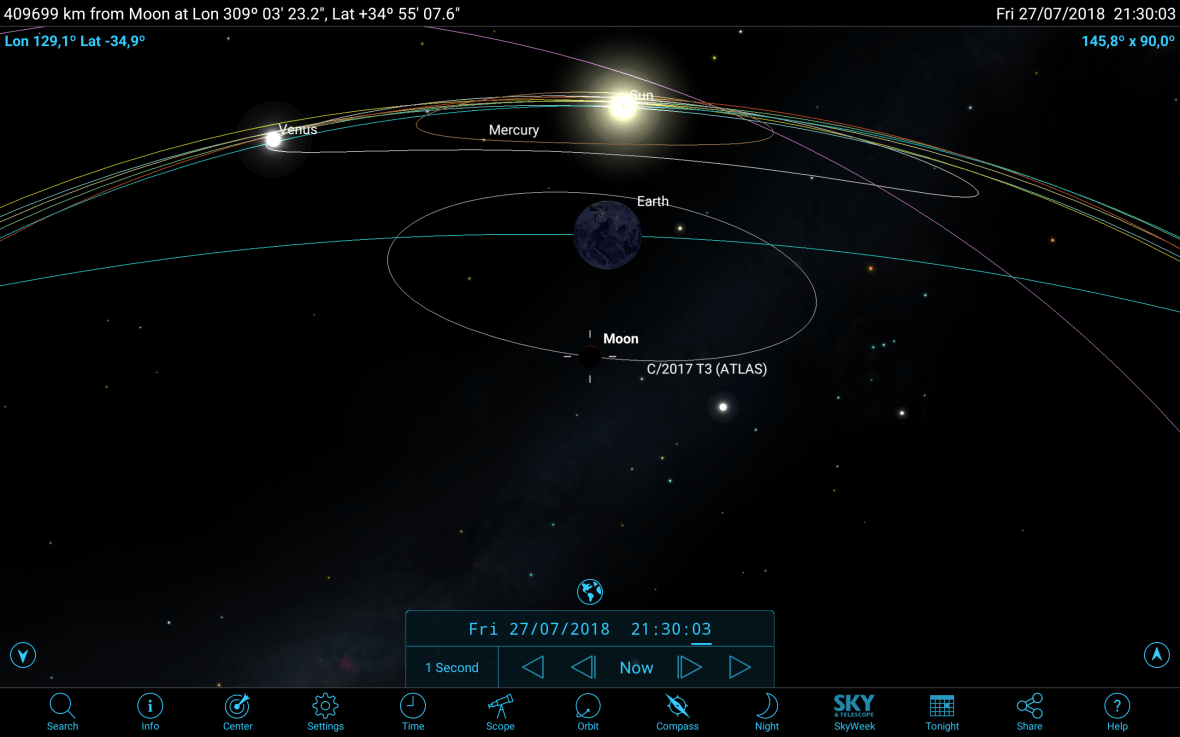Toggle the Compass mode

677,711
